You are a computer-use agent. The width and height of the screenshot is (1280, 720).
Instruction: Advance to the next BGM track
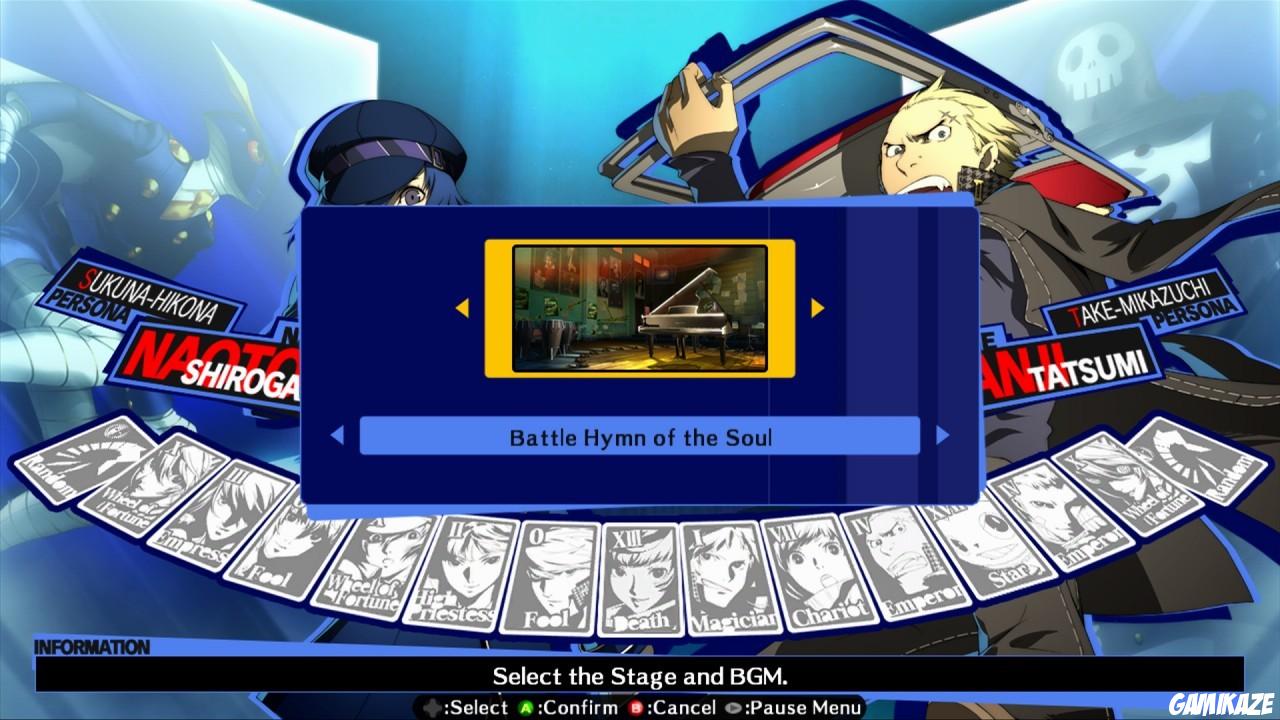(941, 434)
